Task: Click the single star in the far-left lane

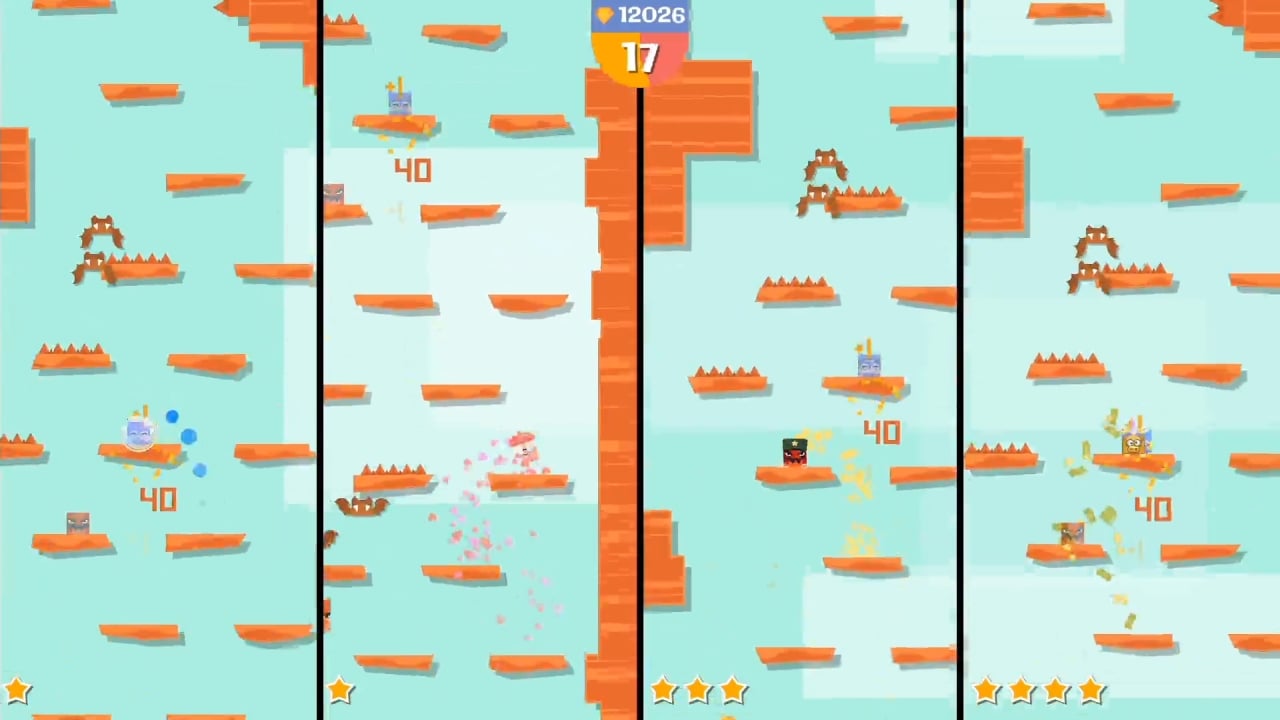Action: (18, 690)
